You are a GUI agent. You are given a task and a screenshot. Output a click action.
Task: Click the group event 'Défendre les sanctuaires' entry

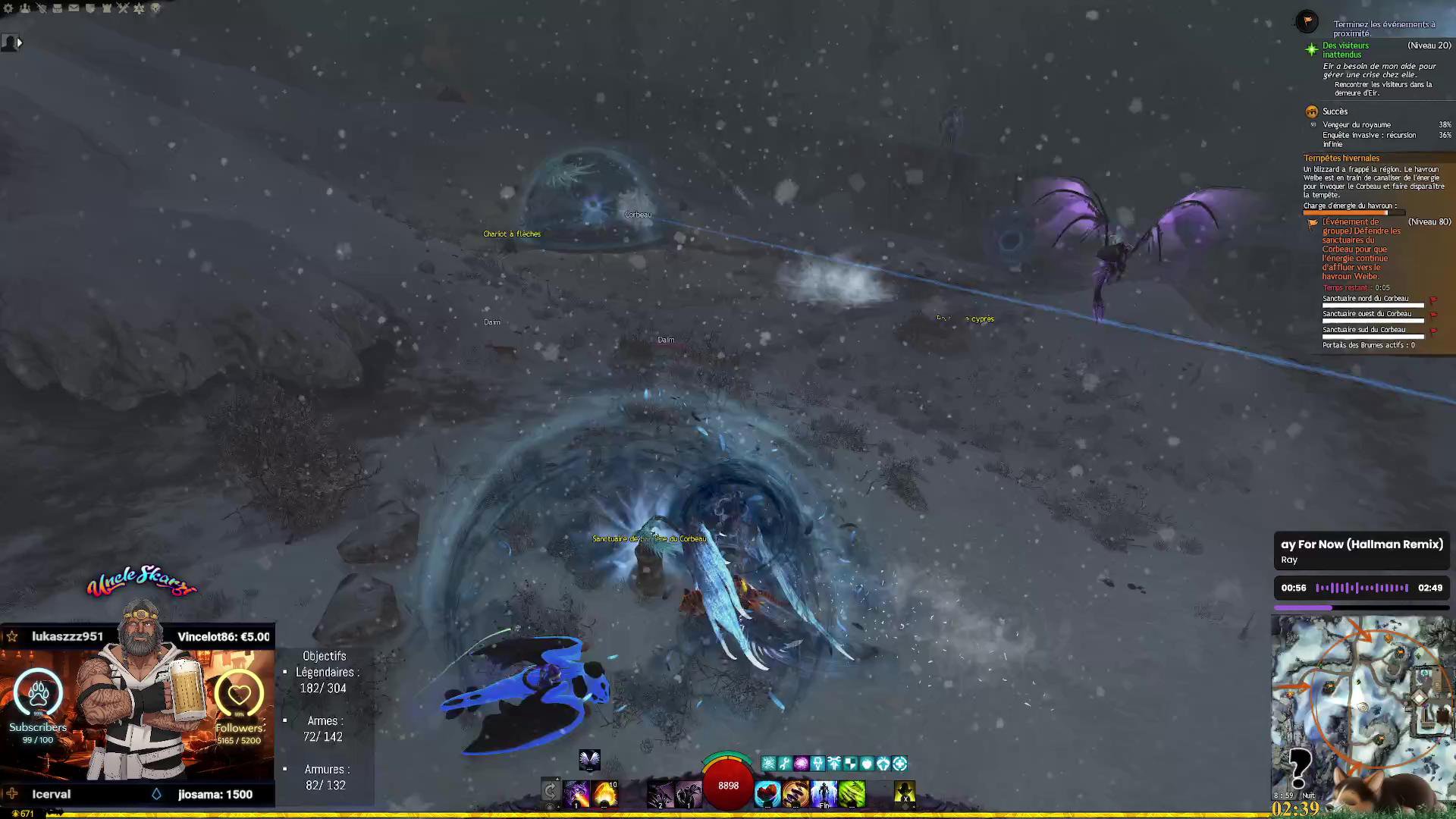coord(1361,249)
